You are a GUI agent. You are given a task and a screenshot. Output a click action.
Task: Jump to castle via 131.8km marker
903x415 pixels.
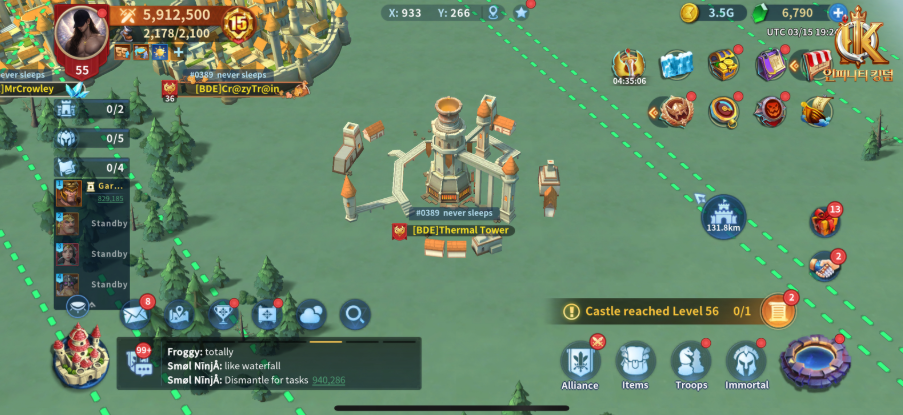[722, 214]
